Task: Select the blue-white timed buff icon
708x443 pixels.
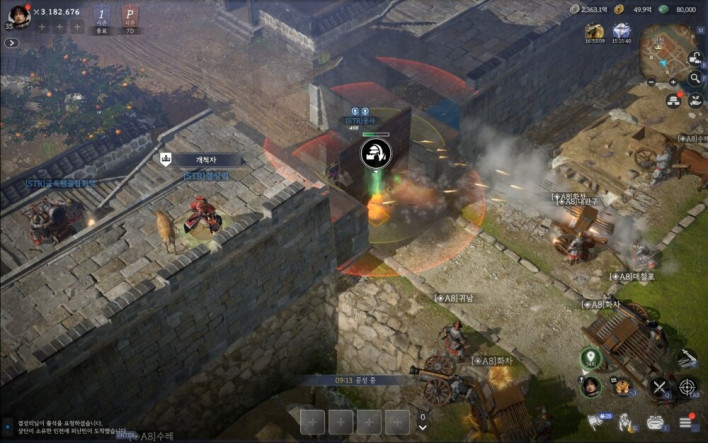Action: coord(621,30)
